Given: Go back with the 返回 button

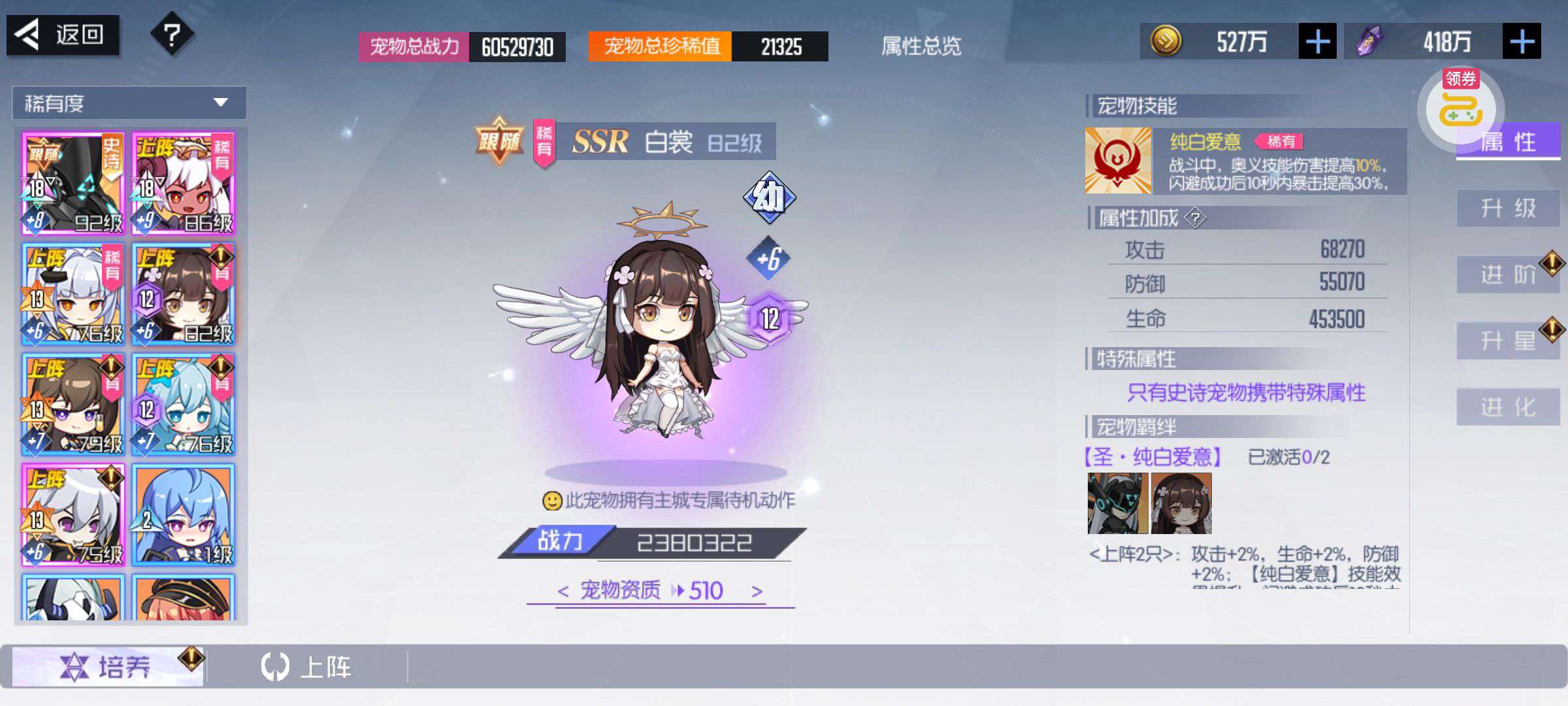Looking at the screenshot, I should coord(63,35).
